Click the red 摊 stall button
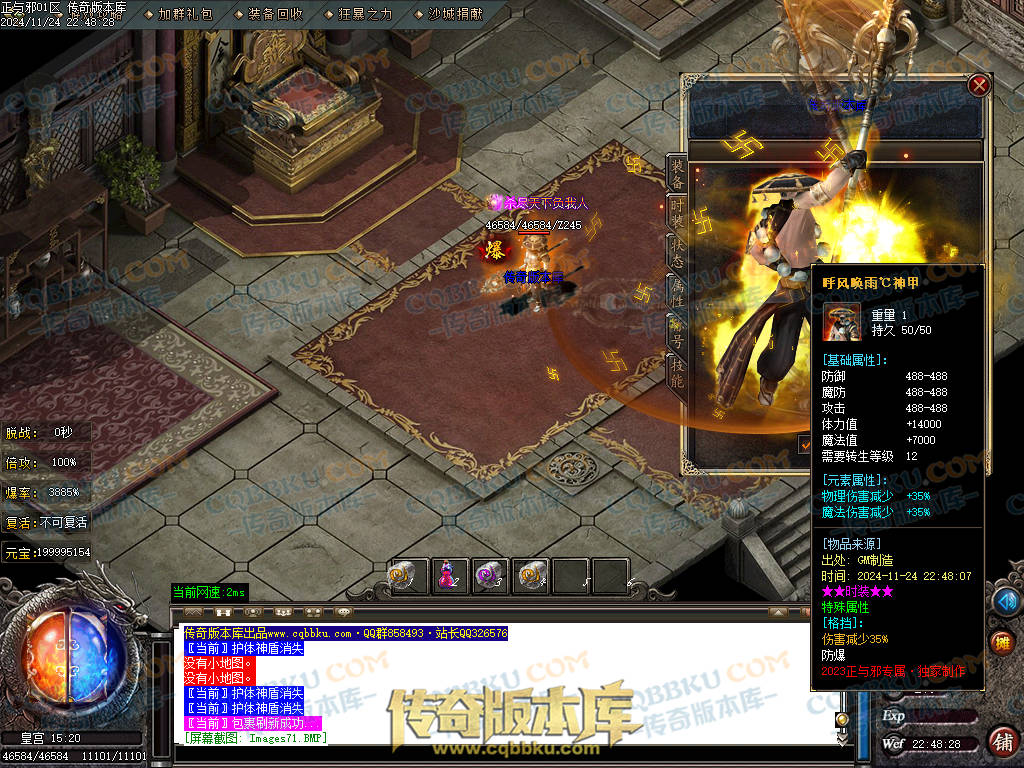1024x768 pixels. tap(1001, 643)
